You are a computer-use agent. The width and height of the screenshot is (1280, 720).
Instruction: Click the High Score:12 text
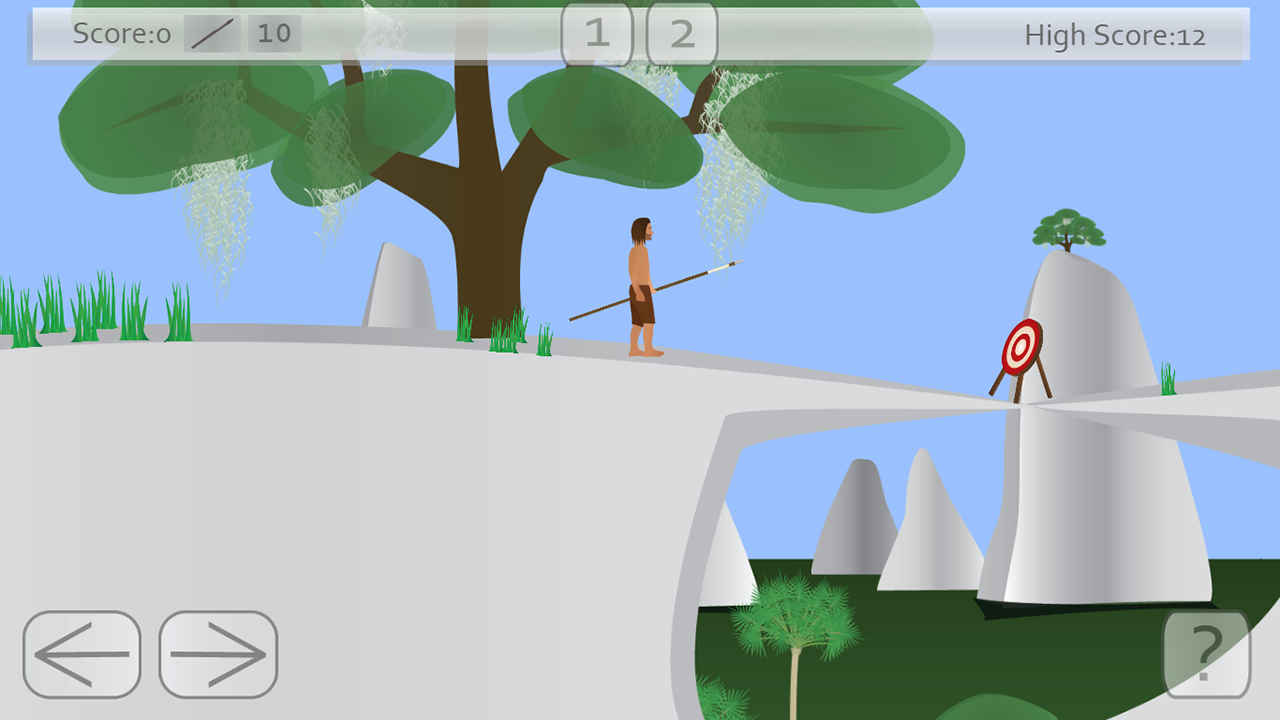click(x=1114, y=35)
